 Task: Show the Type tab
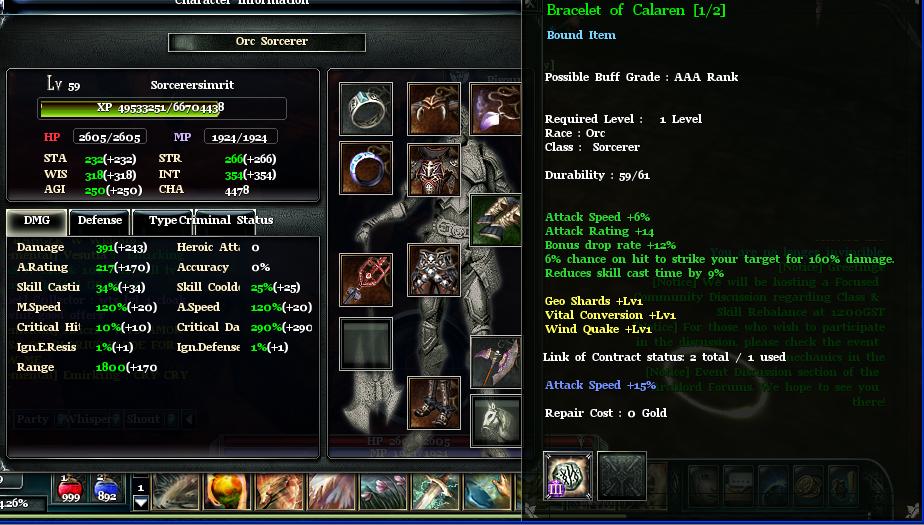point(163,221)
